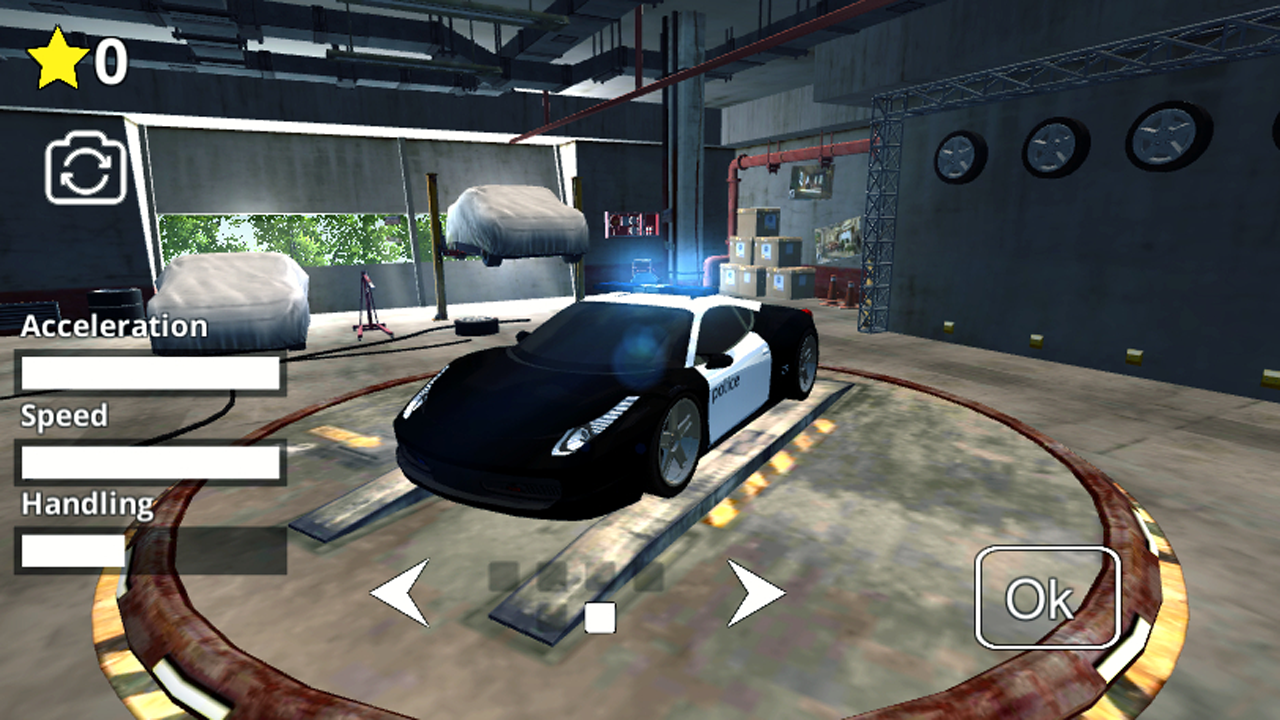The height and width of the screenshot is (720, 1280).
Task: Click the Speed stat label
Action: pyautogui.click(x=65, y=415)
